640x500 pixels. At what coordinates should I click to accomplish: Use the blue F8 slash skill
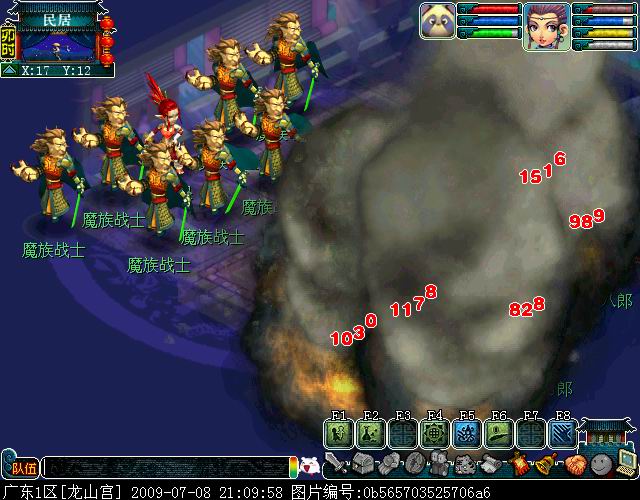click(563, 432)
